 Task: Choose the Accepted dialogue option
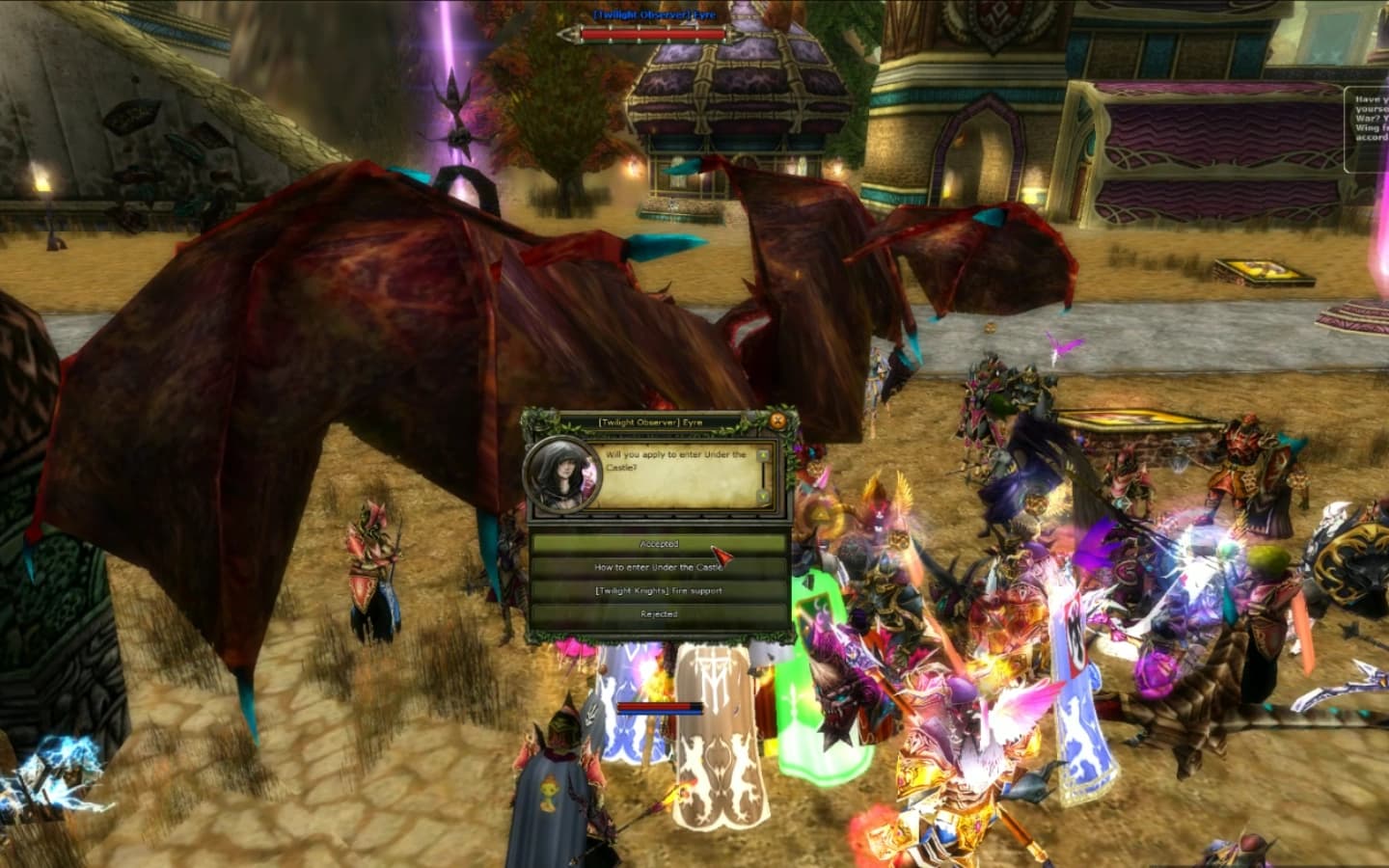point(659,544)
